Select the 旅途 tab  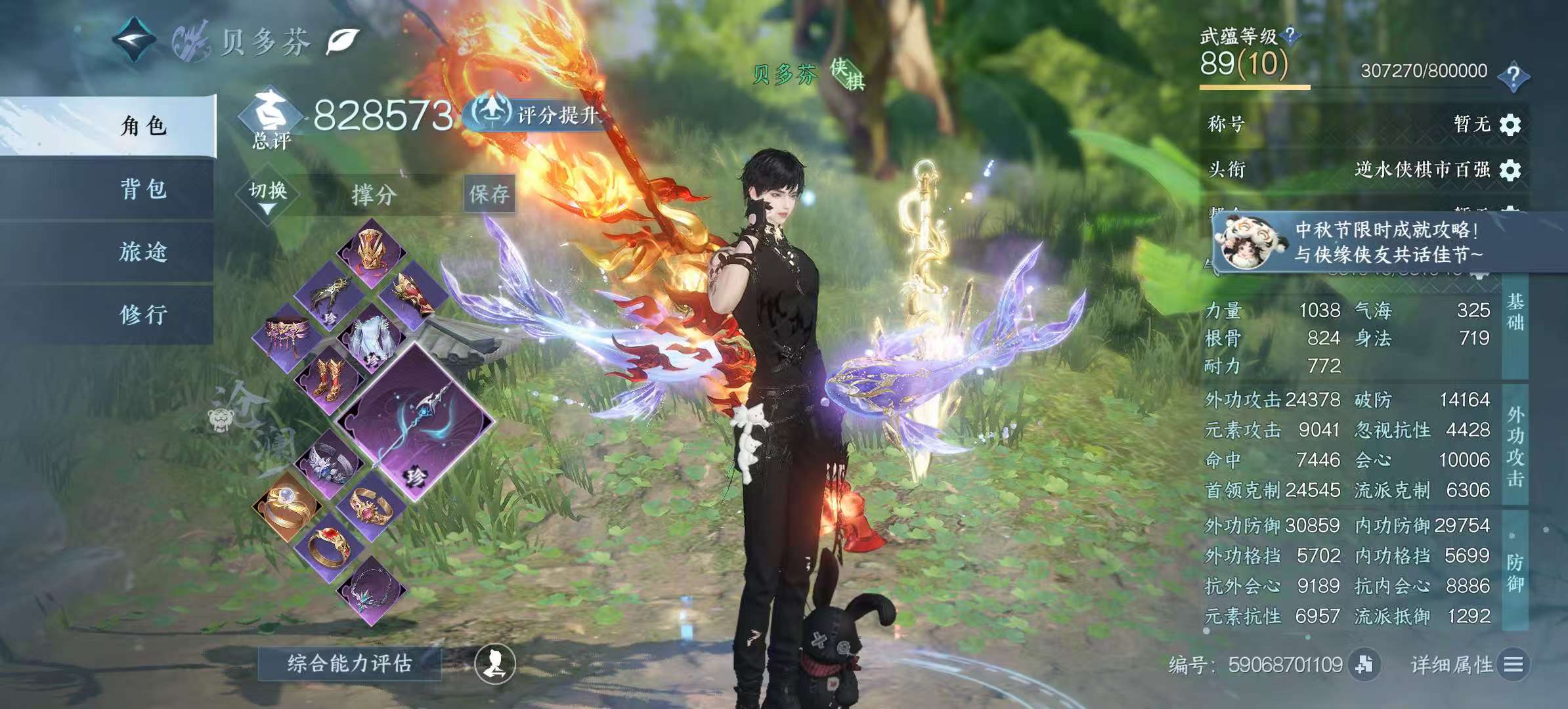click(143, 252)
